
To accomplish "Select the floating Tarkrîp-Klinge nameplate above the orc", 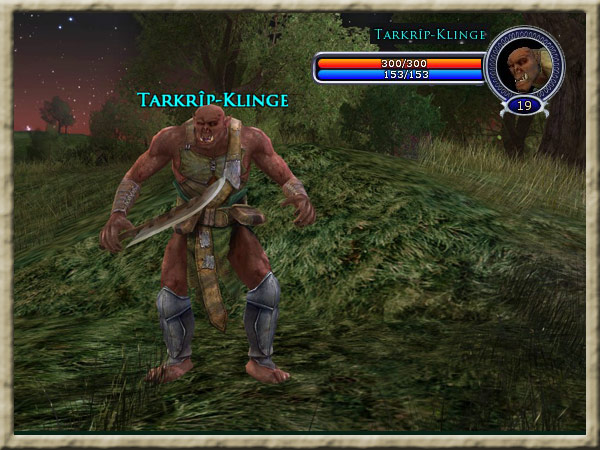I will pyautogui.click(x=213, y=100).
